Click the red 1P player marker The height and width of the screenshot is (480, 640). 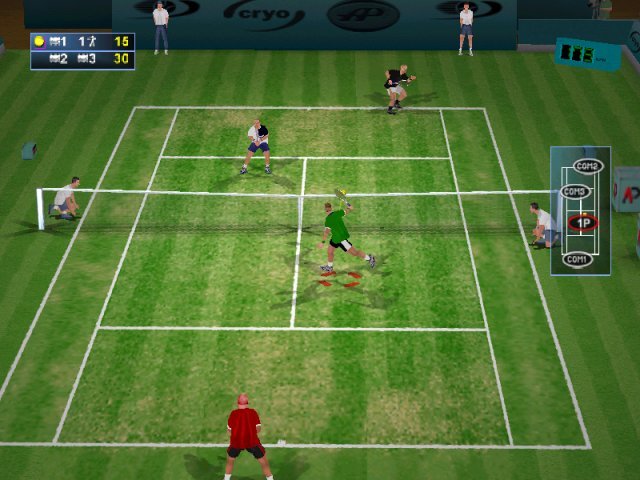pyautogui.click(x=581, y=223)
